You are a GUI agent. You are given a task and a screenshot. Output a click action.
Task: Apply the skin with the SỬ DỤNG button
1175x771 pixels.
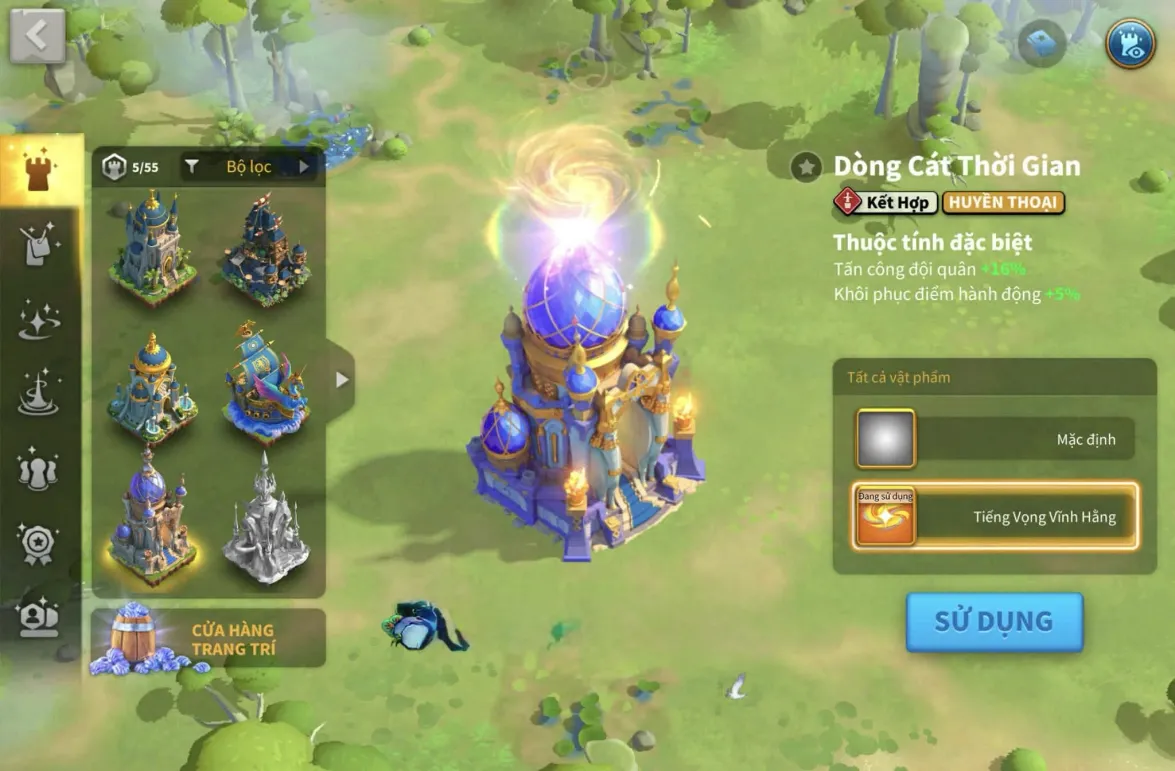[994, 621]
